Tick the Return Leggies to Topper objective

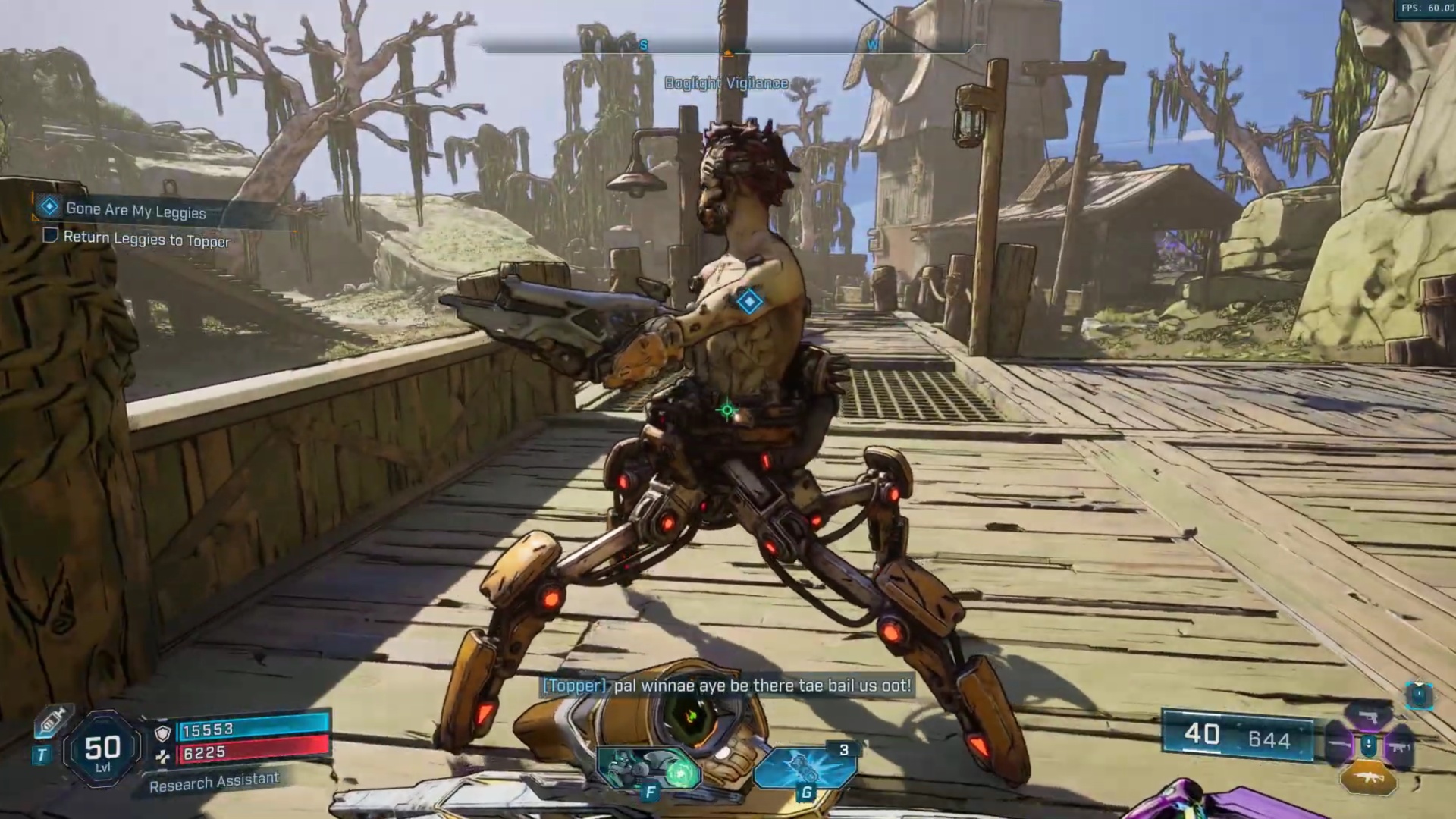(51, 236)
